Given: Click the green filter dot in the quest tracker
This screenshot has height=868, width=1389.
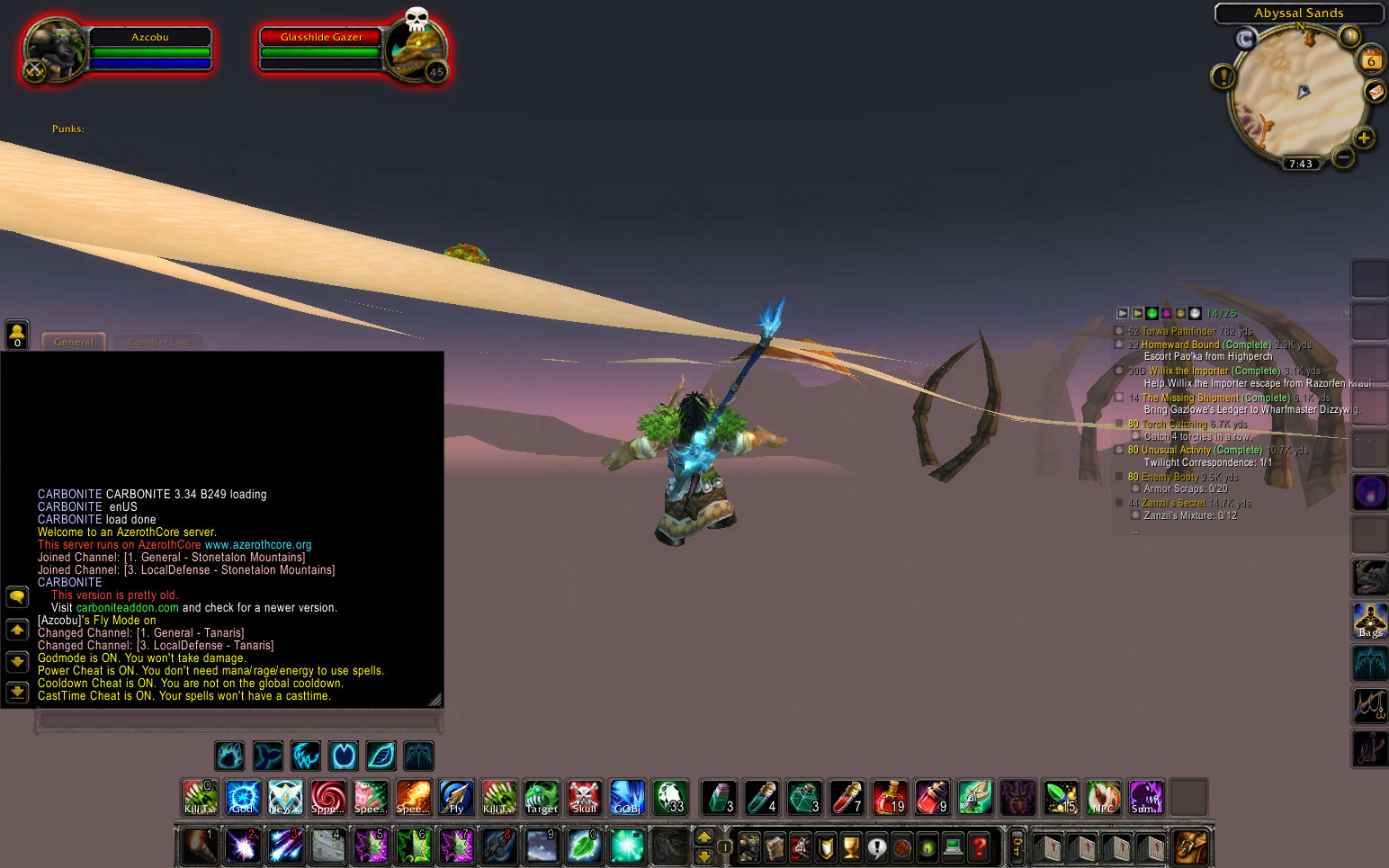Looking at the screenshot, I should pyautogui.click(x=1152, y=313).
